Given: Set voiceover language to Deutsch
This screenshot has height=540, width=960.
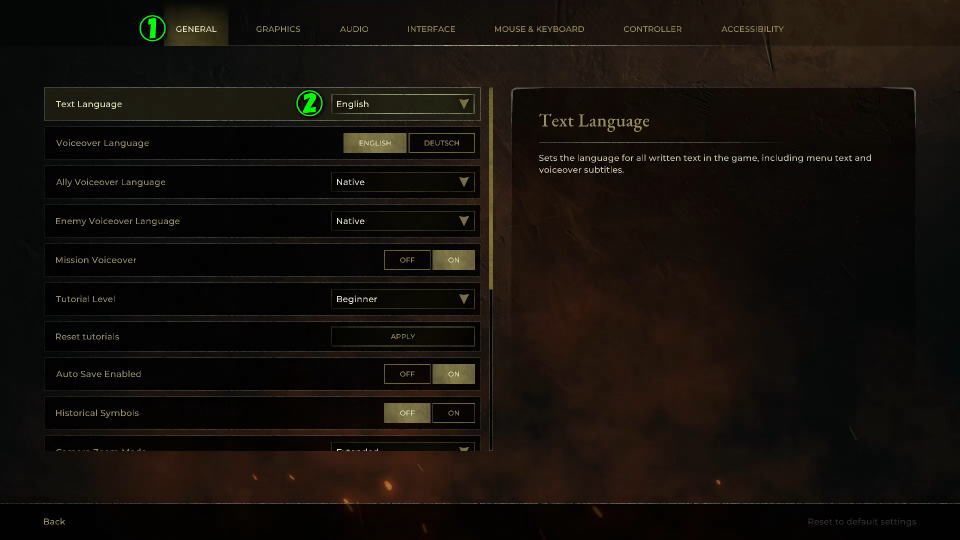Looking at the screenshot, I should tap(441, 143).
